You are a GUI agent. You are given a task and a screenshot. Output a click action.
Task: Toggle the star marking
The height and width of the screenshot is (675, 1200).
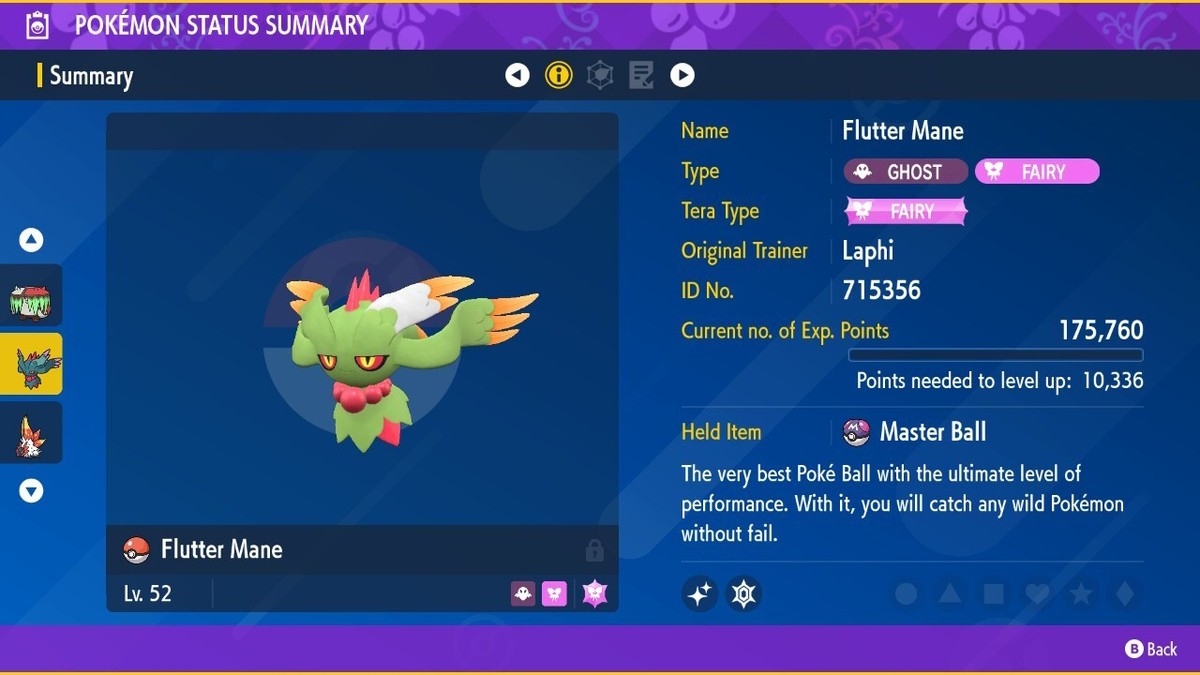tap(1081, 594)
